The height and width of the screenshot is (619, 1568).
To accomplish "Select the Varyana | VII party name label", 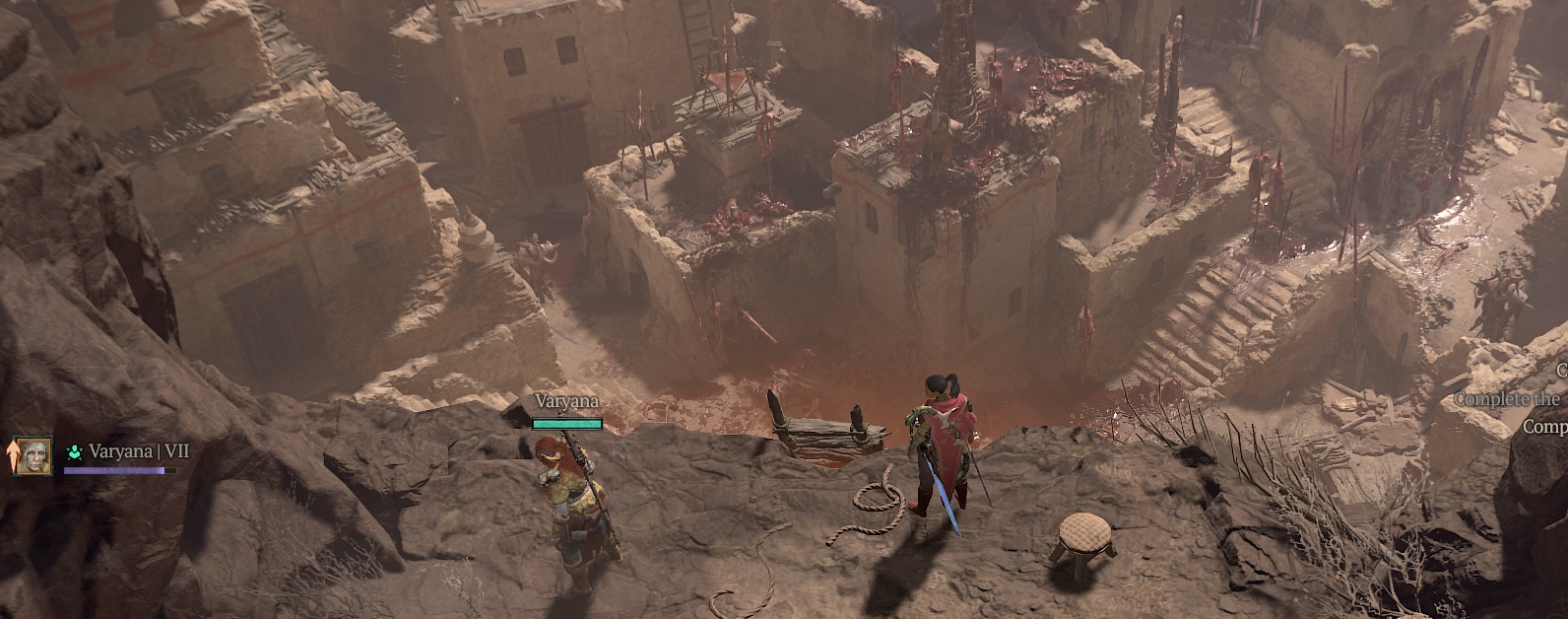I will pos(138,451).
